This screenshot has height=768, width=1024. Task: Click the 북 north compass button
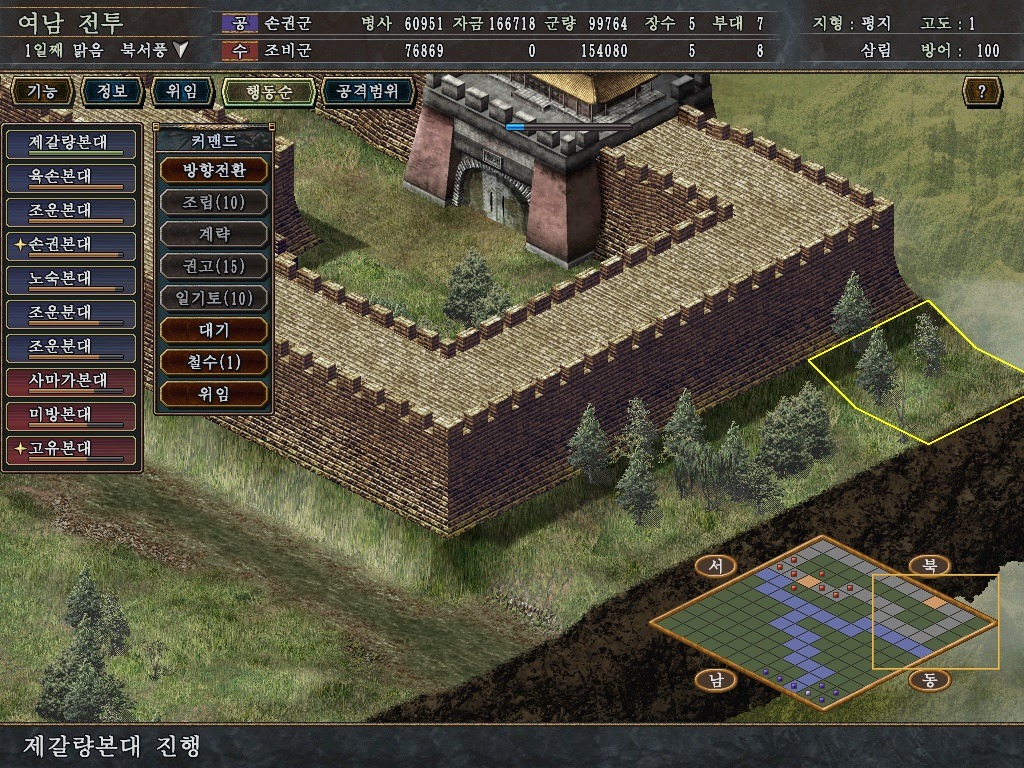[x=928, y=565]
